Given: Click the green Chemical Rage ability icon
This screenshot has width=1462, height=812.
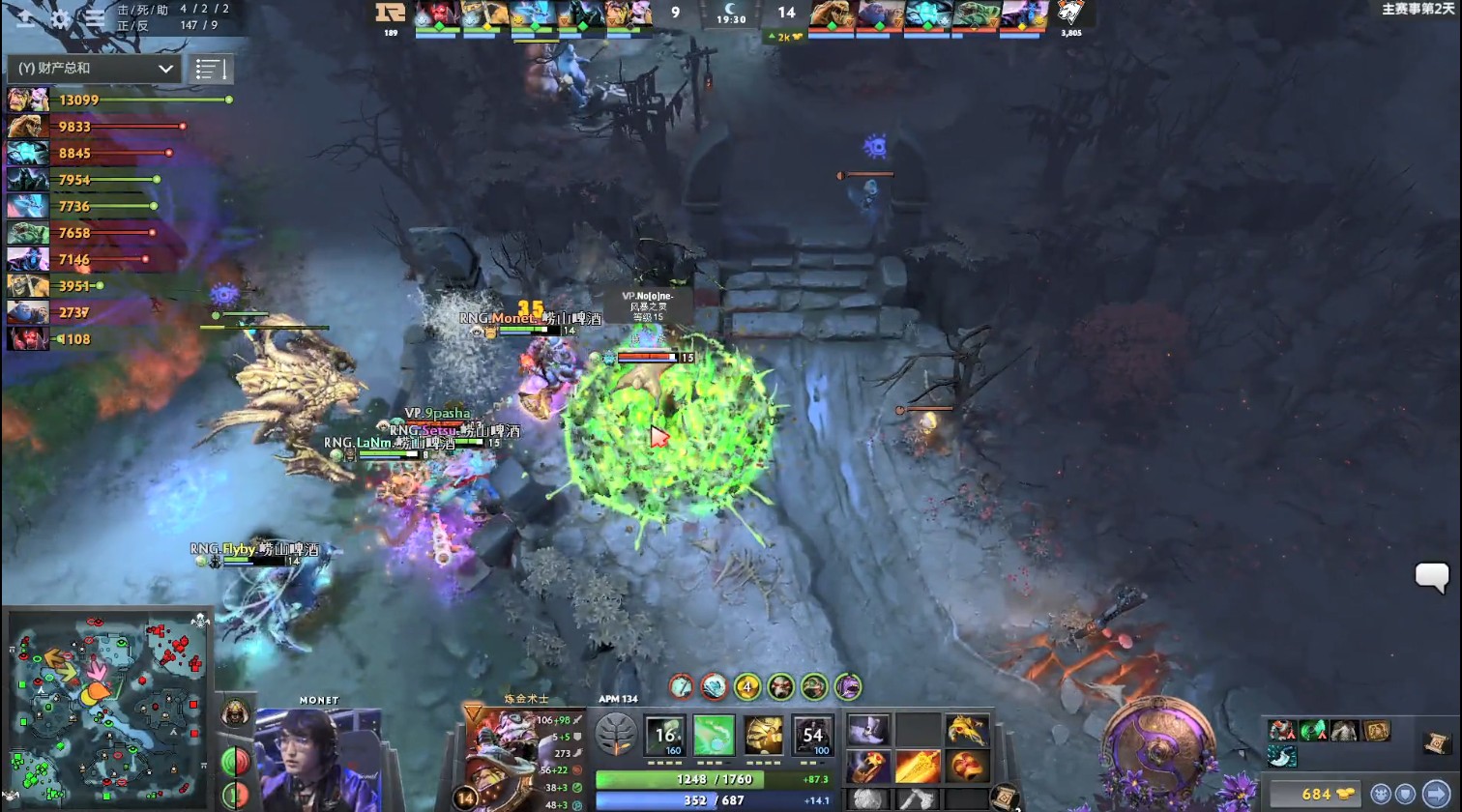Looking at the screenshot, I should 716,735.
